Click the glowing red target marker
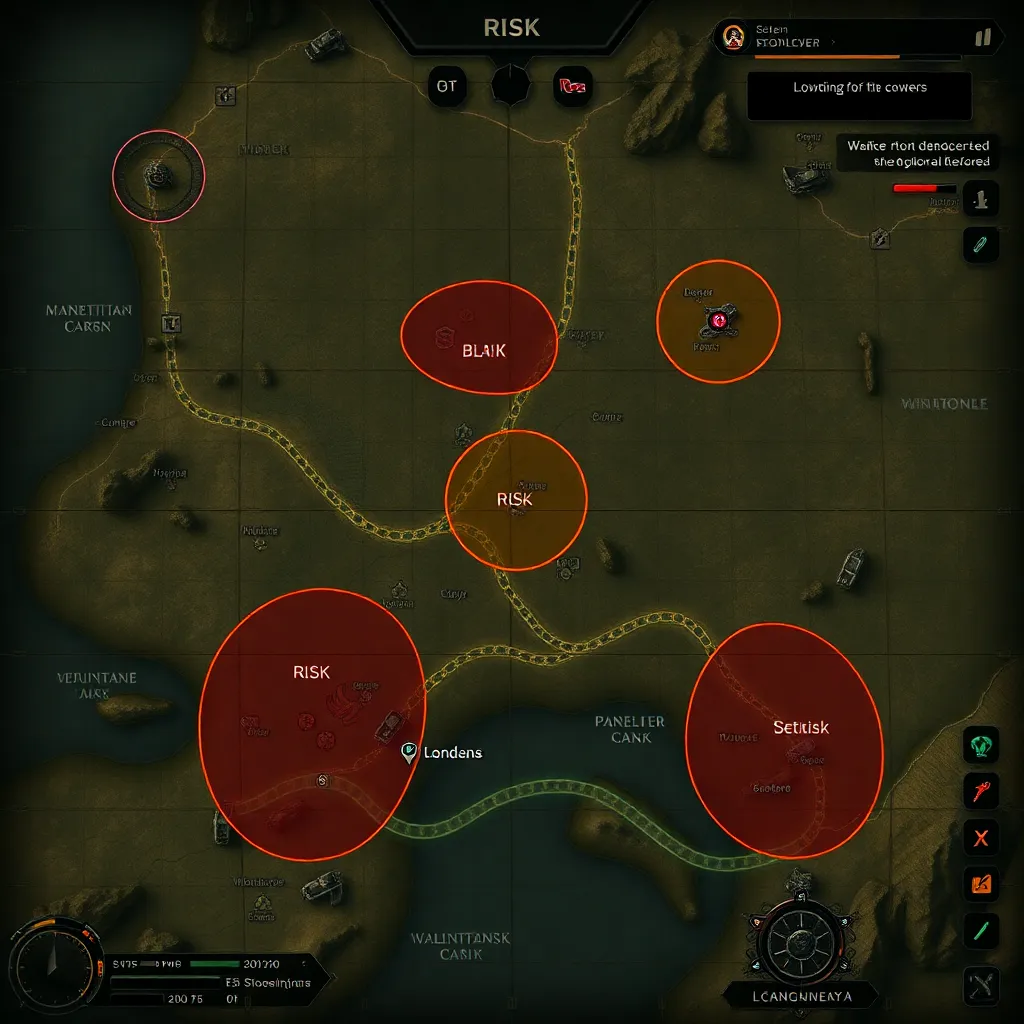Viewport: 1024px width, 1024px height. (x=718, y=321)
